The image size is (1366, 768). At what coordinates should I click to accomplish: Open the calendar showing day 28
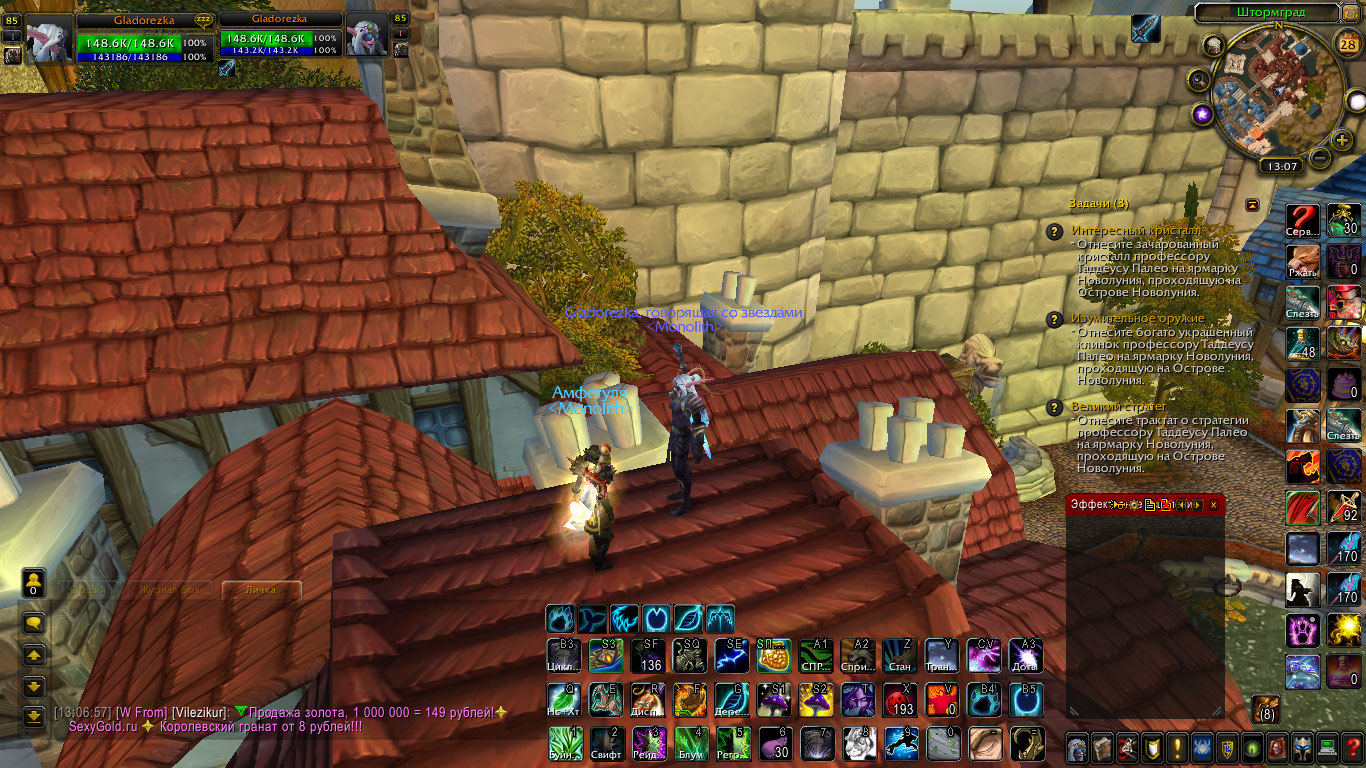point(1346,43)
